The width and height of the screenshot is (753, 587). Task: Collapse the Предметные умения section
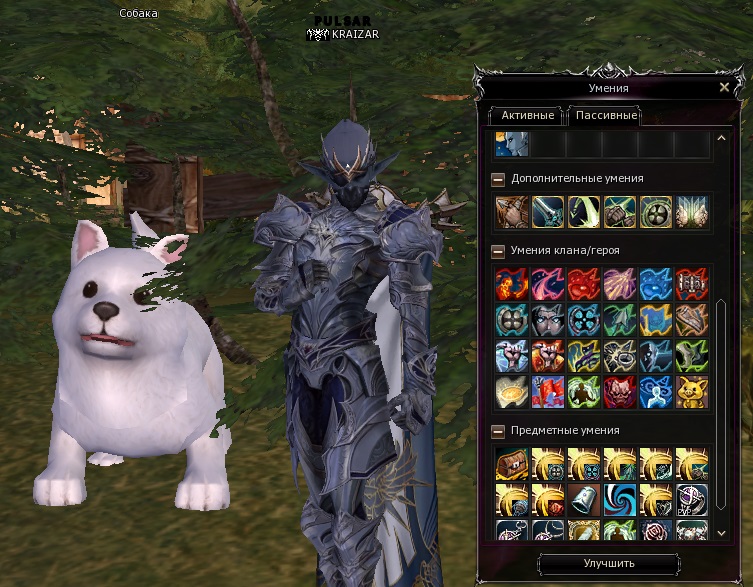point(497,430)
